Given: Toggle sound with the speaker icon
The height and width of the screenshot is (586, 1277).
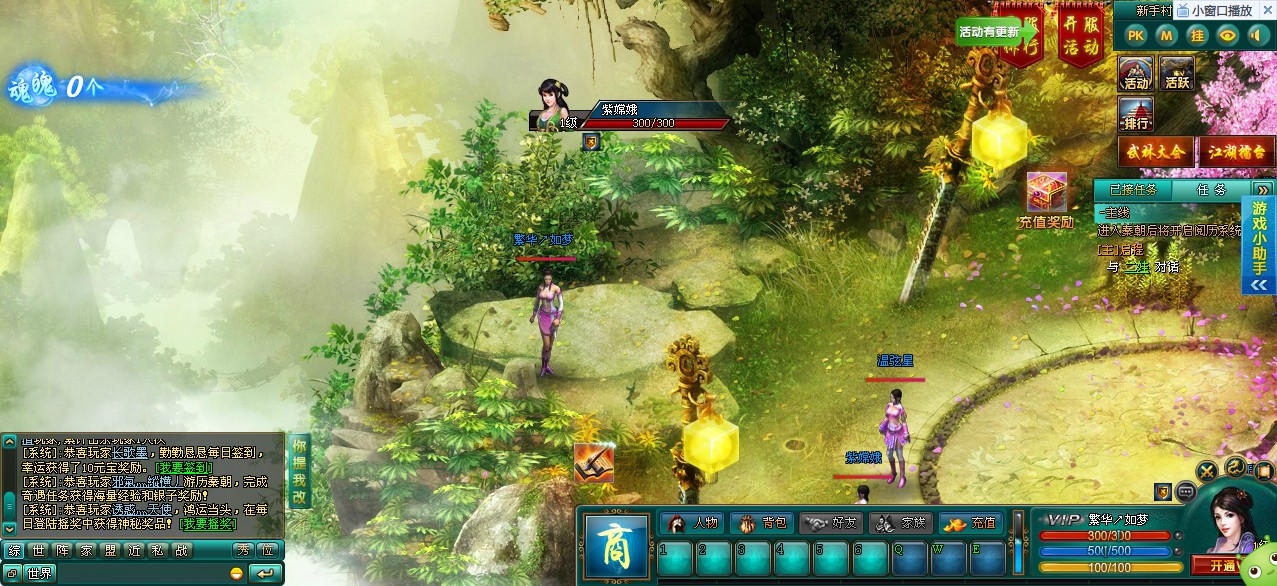Looking at the screenshot, I should pos(1259,35).
